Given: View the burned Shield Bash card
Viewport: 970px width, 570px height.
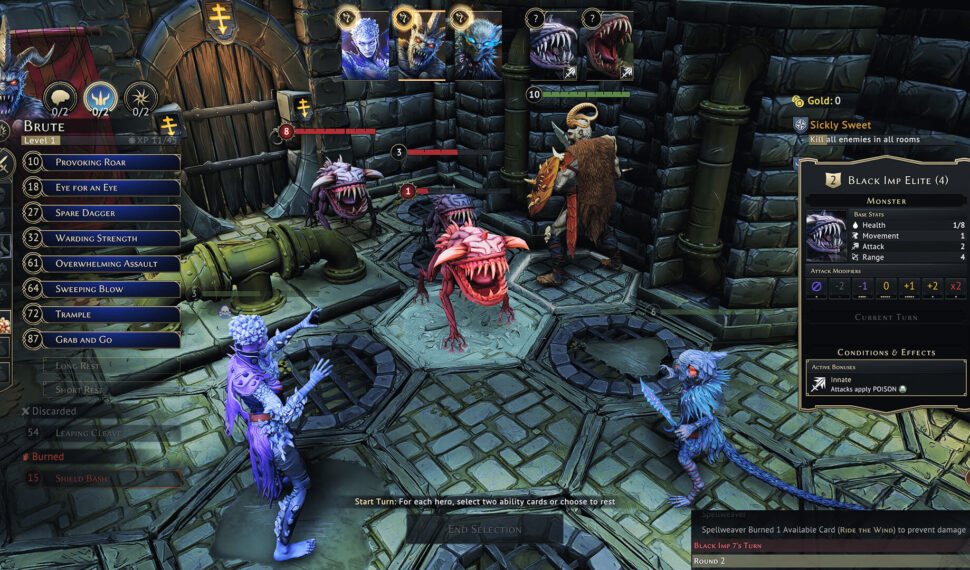Looking at the screenshot, I should [x=100, y=478].
